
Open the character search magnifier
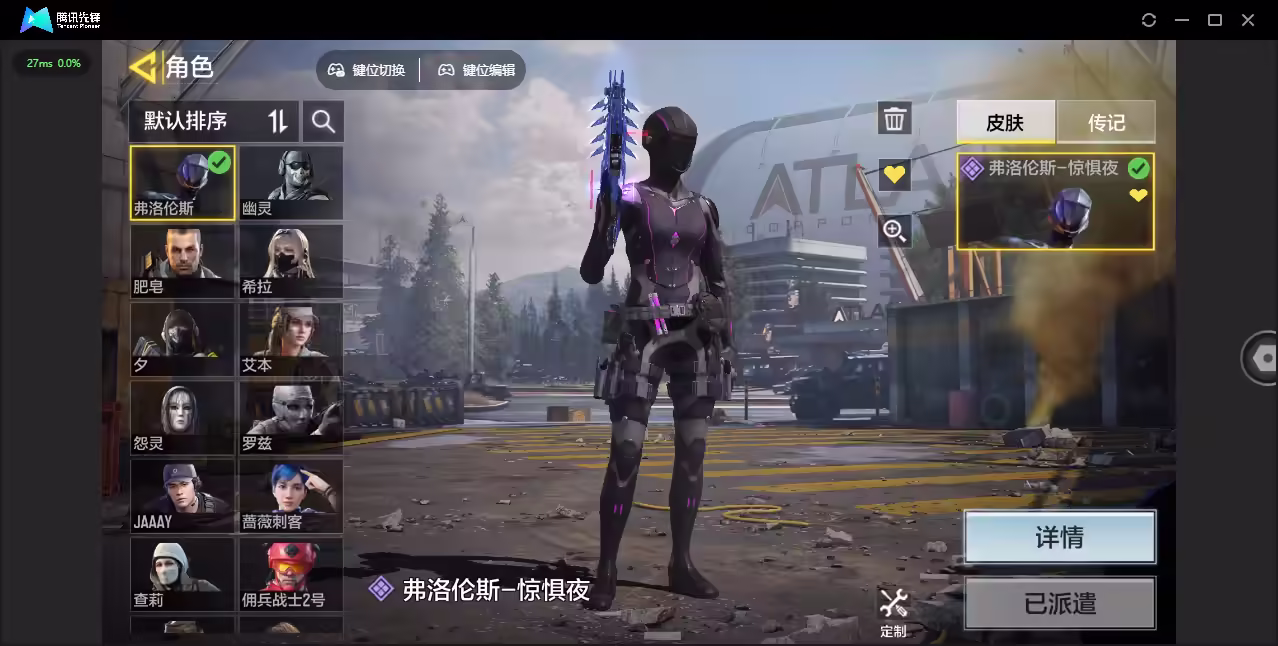323,121
